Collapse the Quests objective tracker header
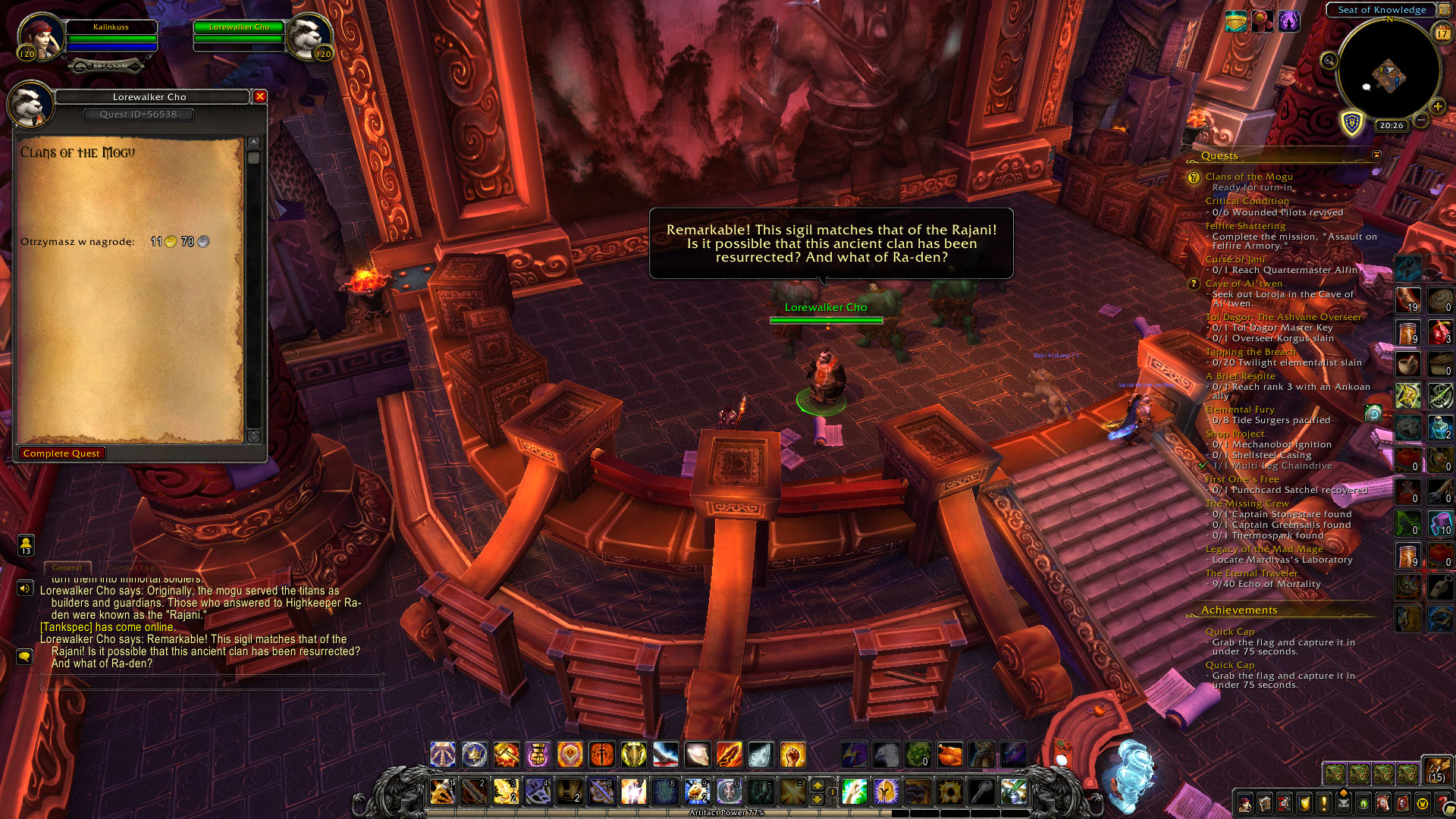This screenshot has width=1456, height=819. 1376,155
